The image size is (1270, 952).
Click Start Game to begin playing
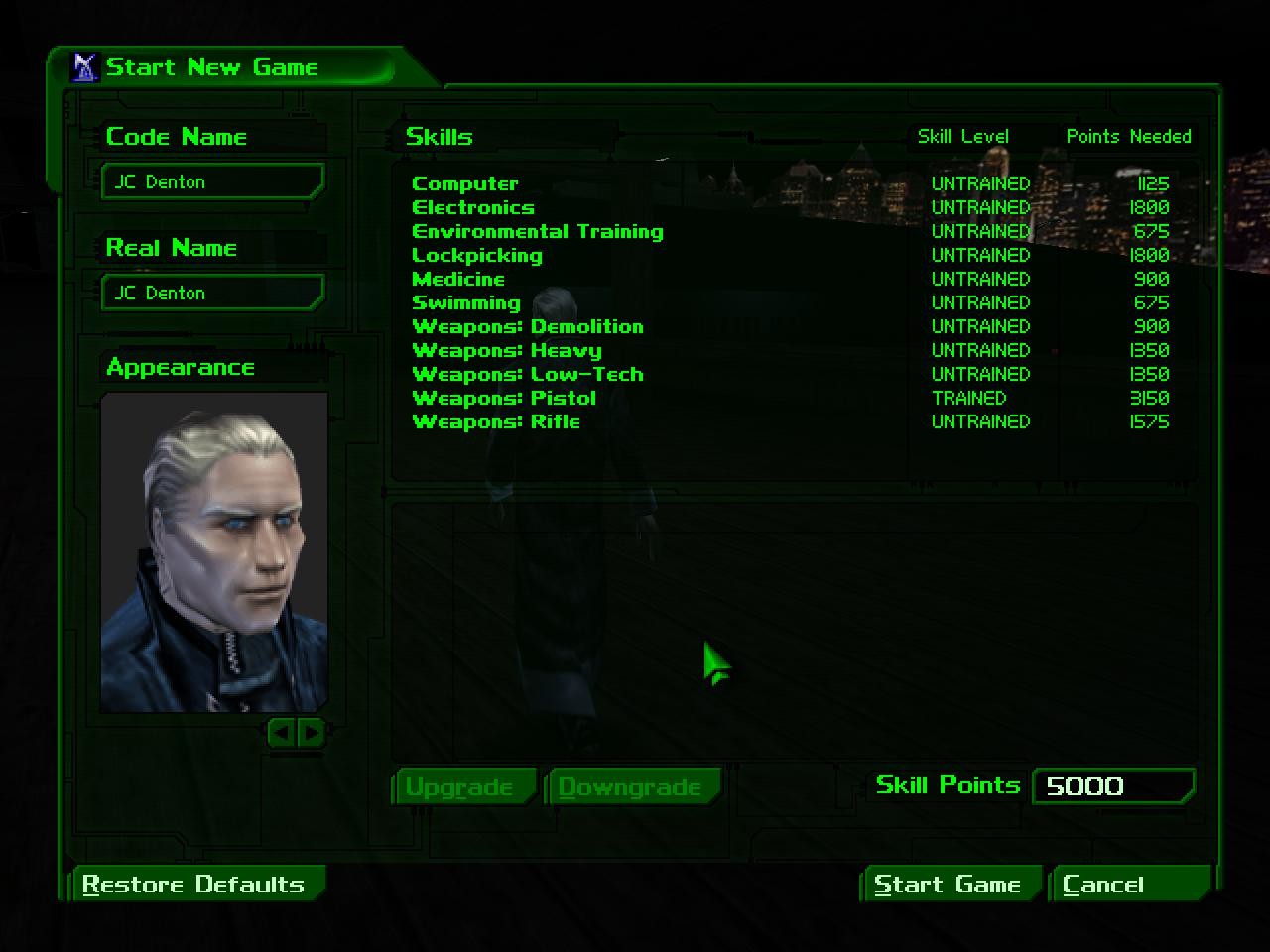(949, 884)
